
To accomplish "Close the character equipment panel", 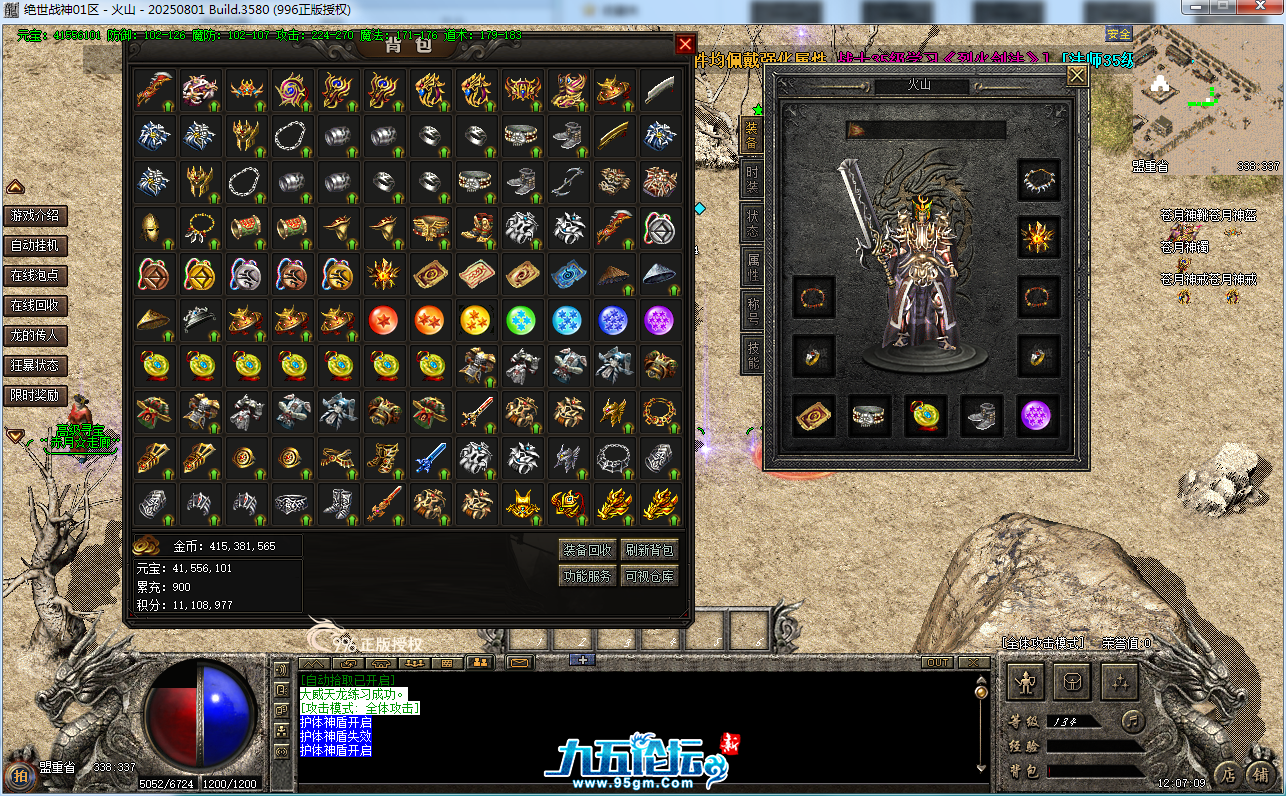I will [x=1077, y=76].
